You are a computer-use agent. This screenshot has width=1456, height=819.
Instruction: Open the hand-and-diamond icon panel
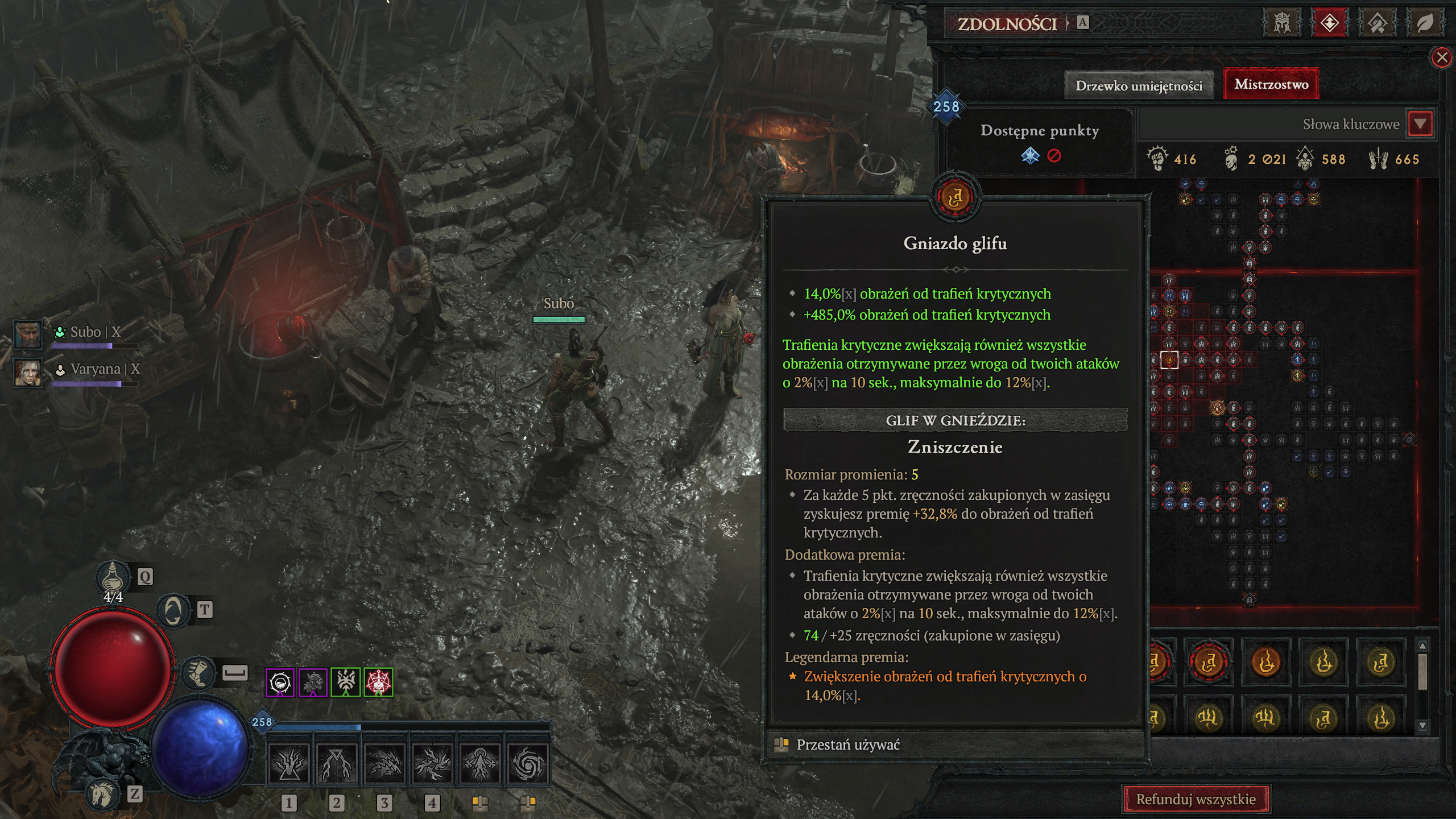[x=1376, y=23]
